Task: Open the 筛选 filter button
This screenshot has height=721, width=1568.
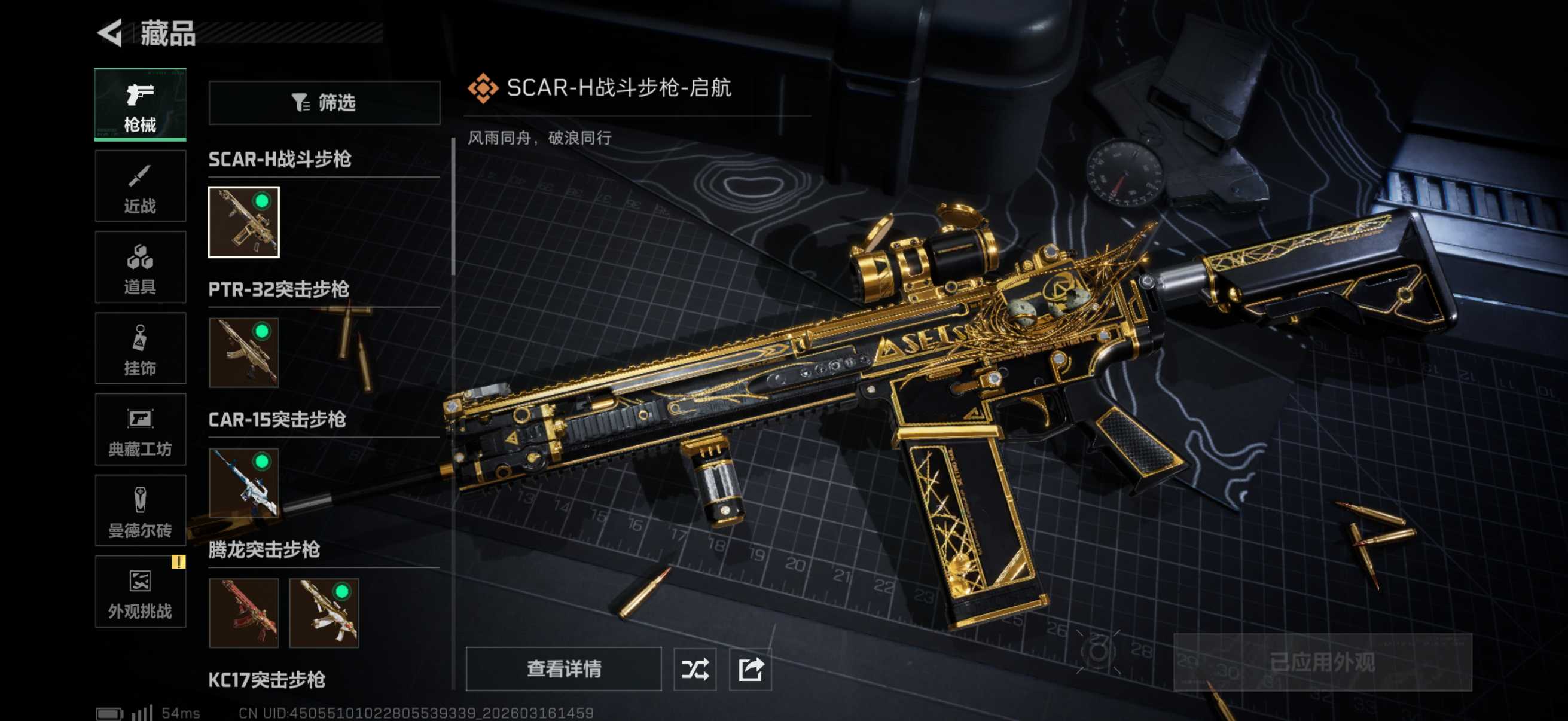Action: click(324, 103)
